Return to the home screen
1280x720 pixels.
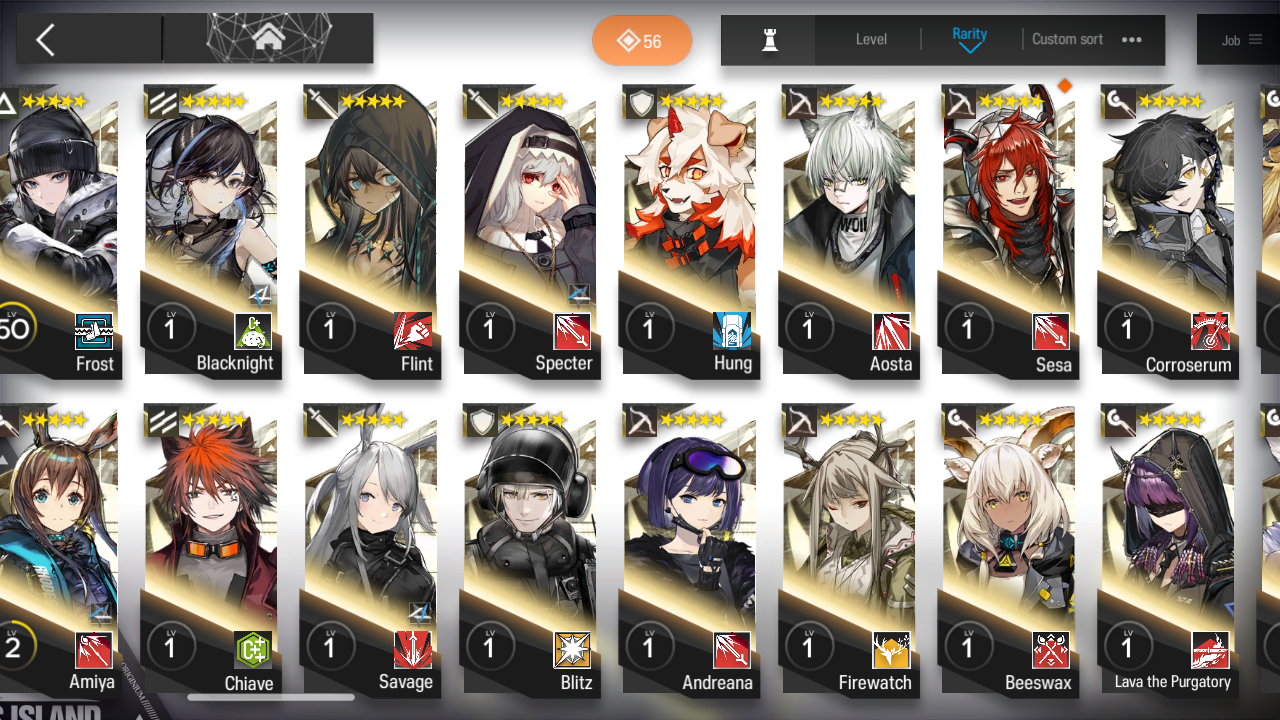[267, 39]
